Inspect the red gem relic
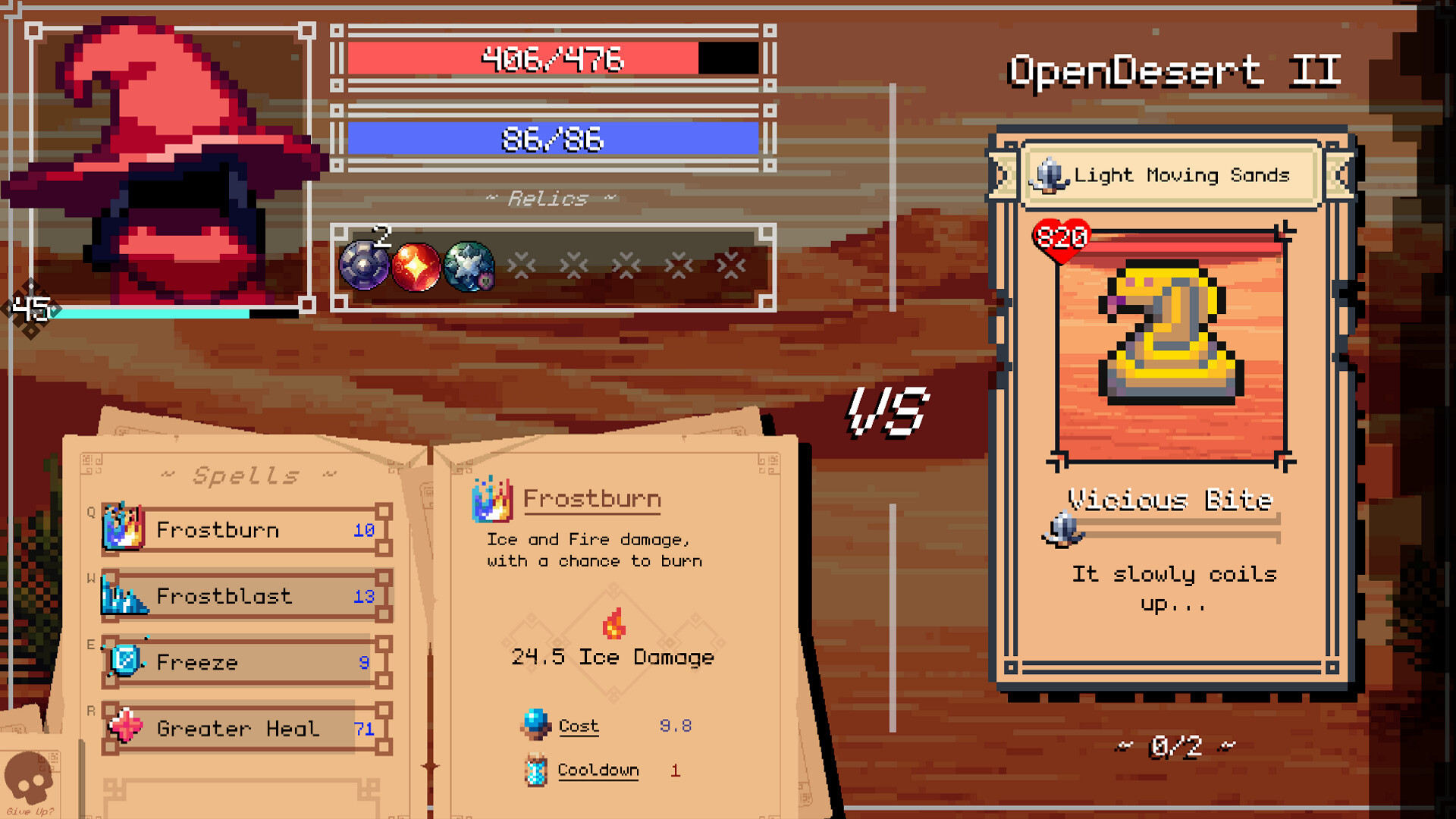The height and width of the screenshot is (819, 1456). click(416, 267)
